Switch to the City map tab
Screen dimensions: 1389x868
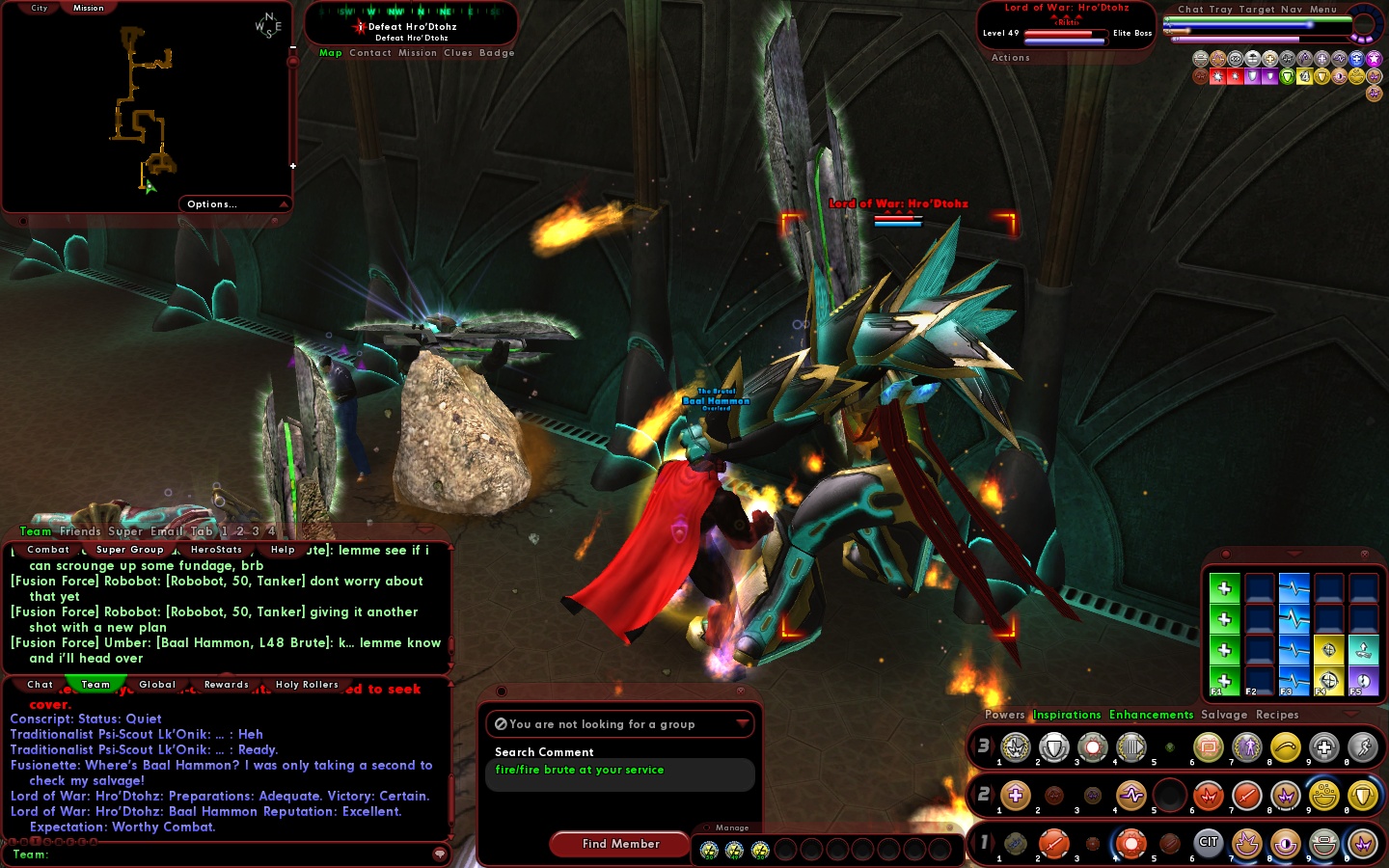(39, 8)
